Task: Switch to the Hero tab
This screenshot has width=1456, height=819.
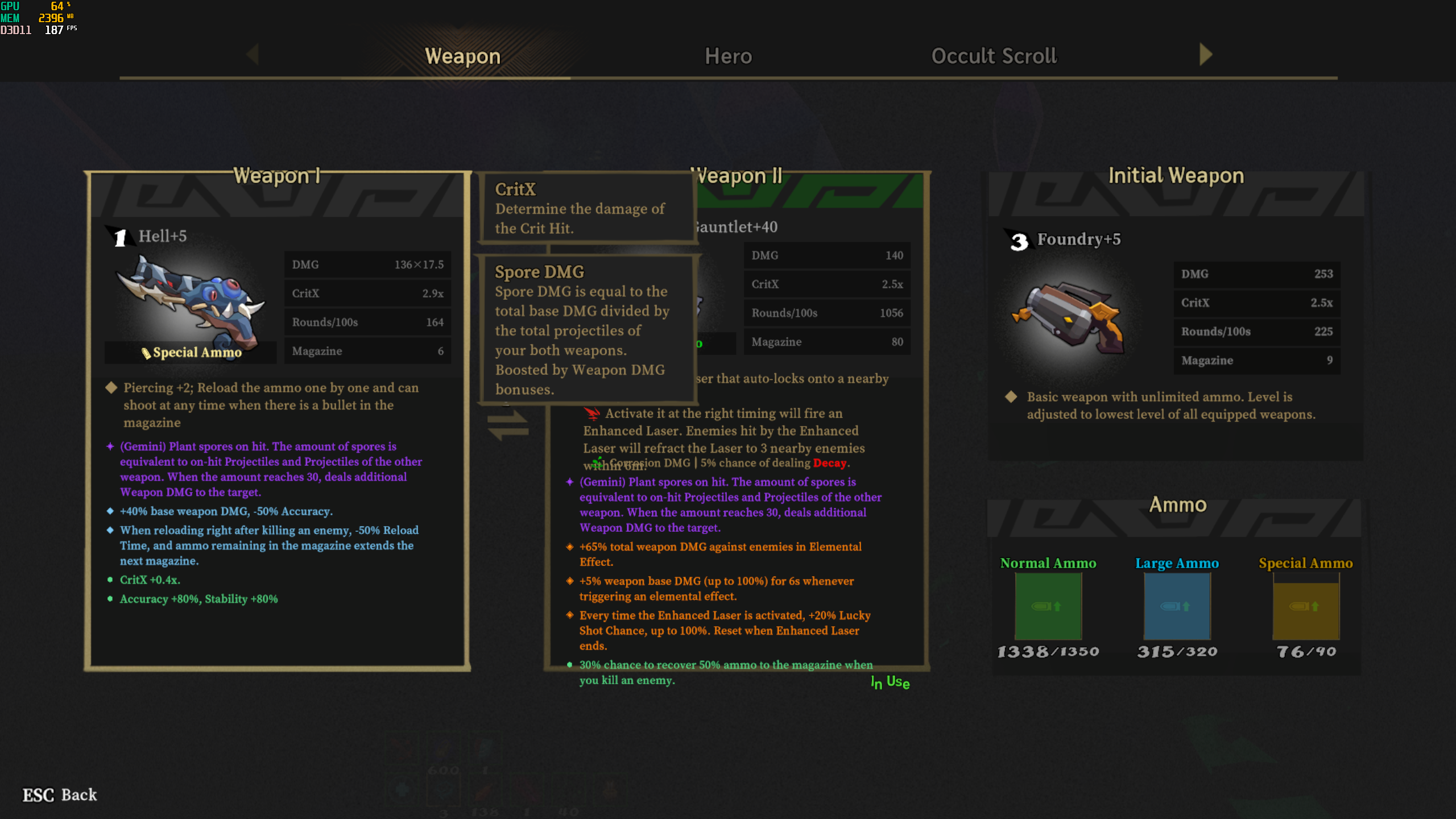Action: (728, 56)
